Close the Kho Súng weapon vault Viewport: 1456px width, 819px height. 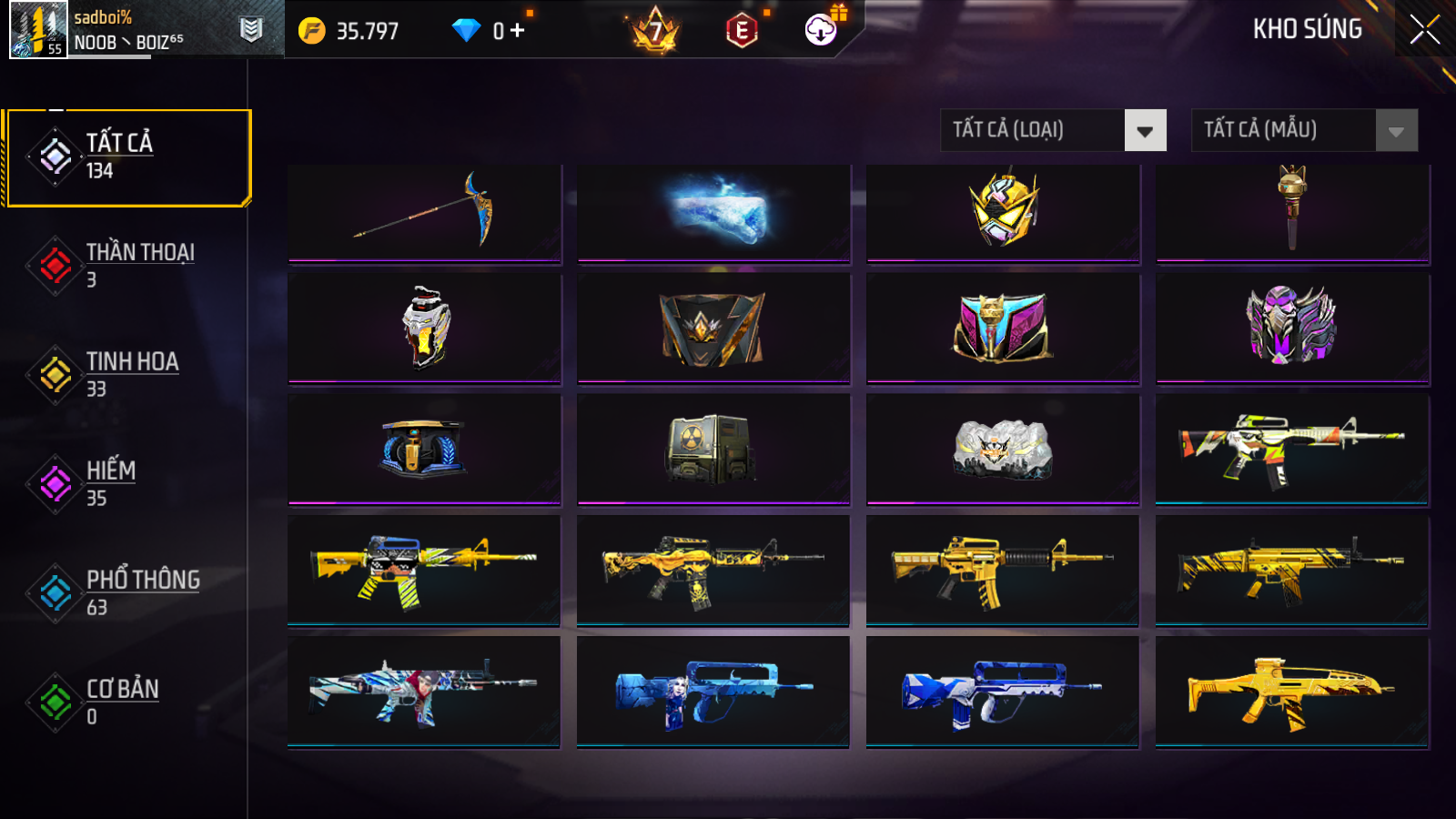click(1424, 29)
